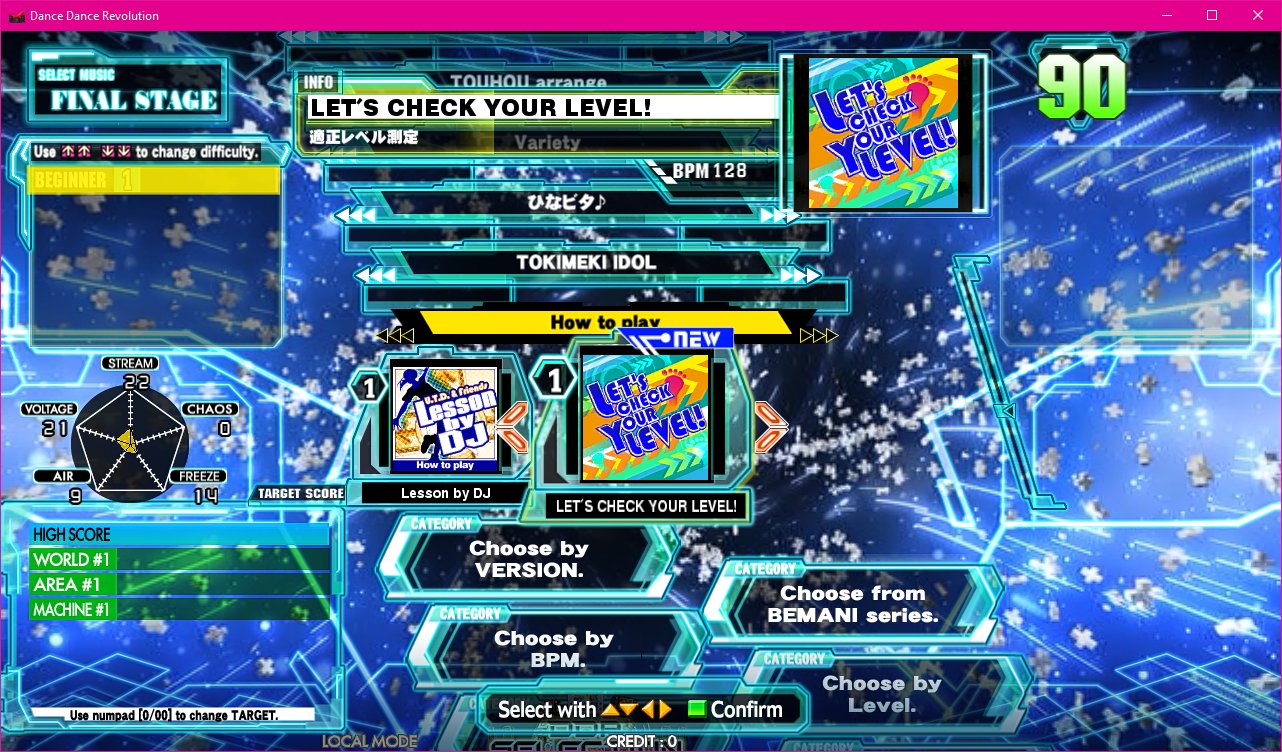Click the red left arrow beside song jacket

click(x=513, y=427)
